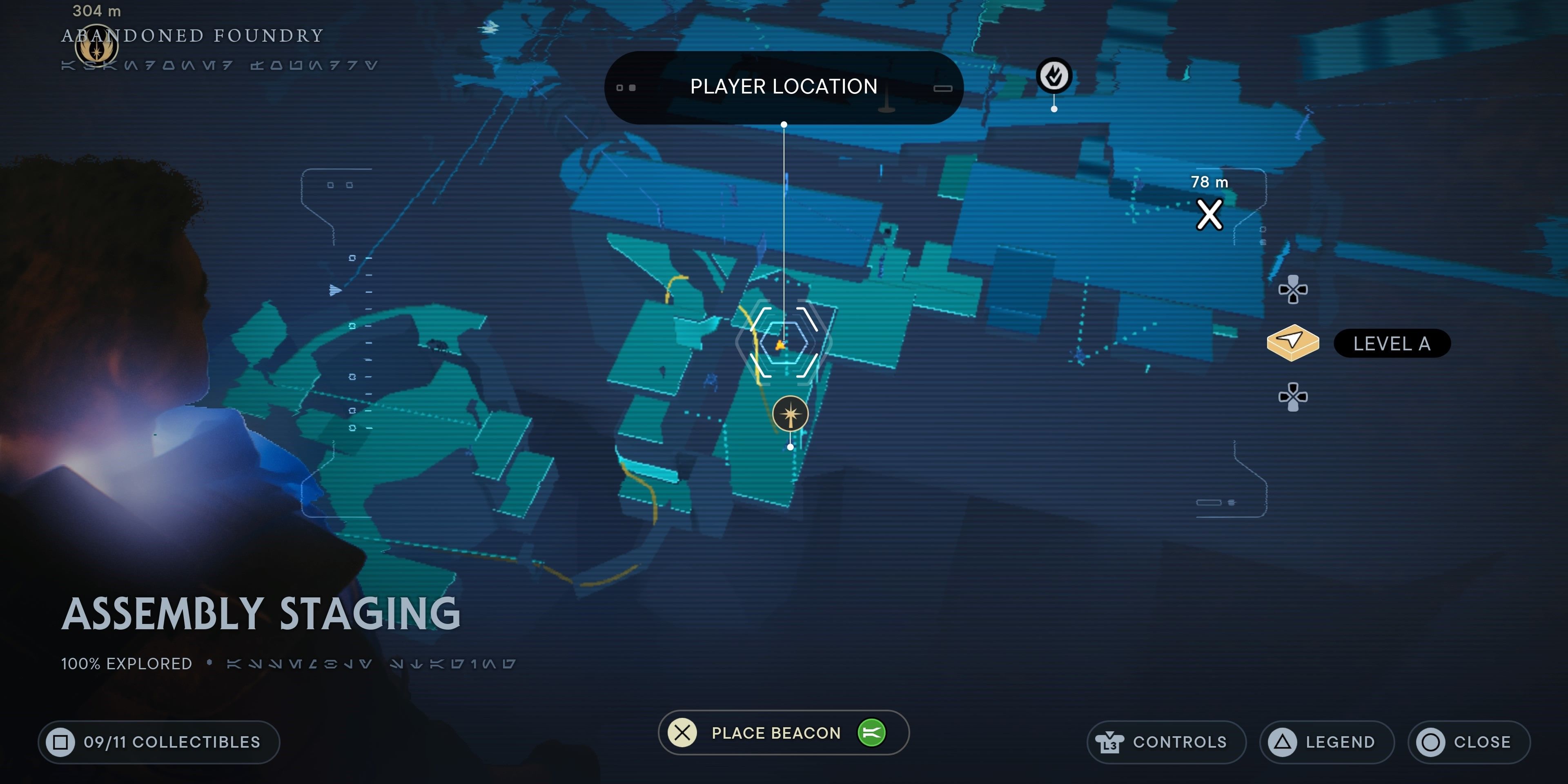The width and height of the screenshot is (1568, 784).
Task: Show the map controls
Action: point(1166,742)
